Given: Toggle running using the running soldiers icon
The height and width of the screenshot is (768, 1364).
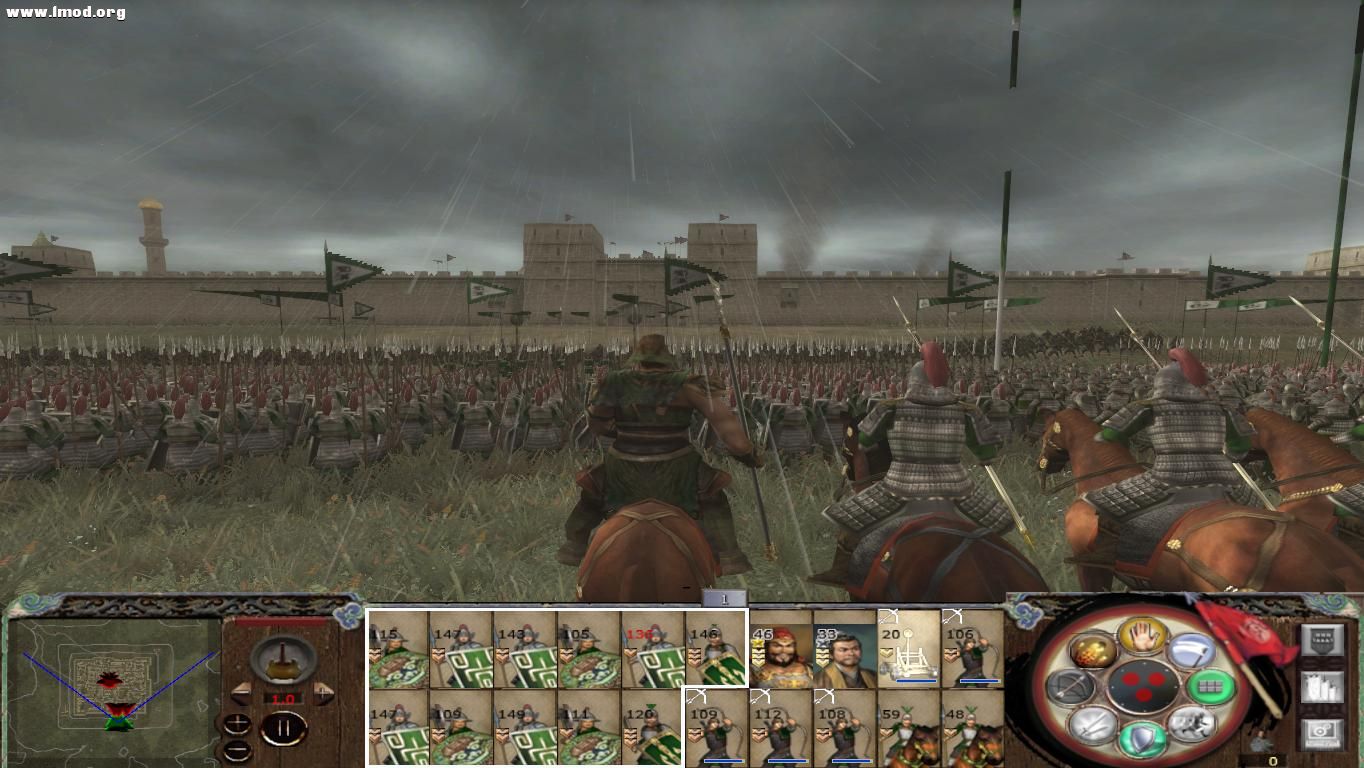Looking at the screenshot, I should (x=1193, y=726).
